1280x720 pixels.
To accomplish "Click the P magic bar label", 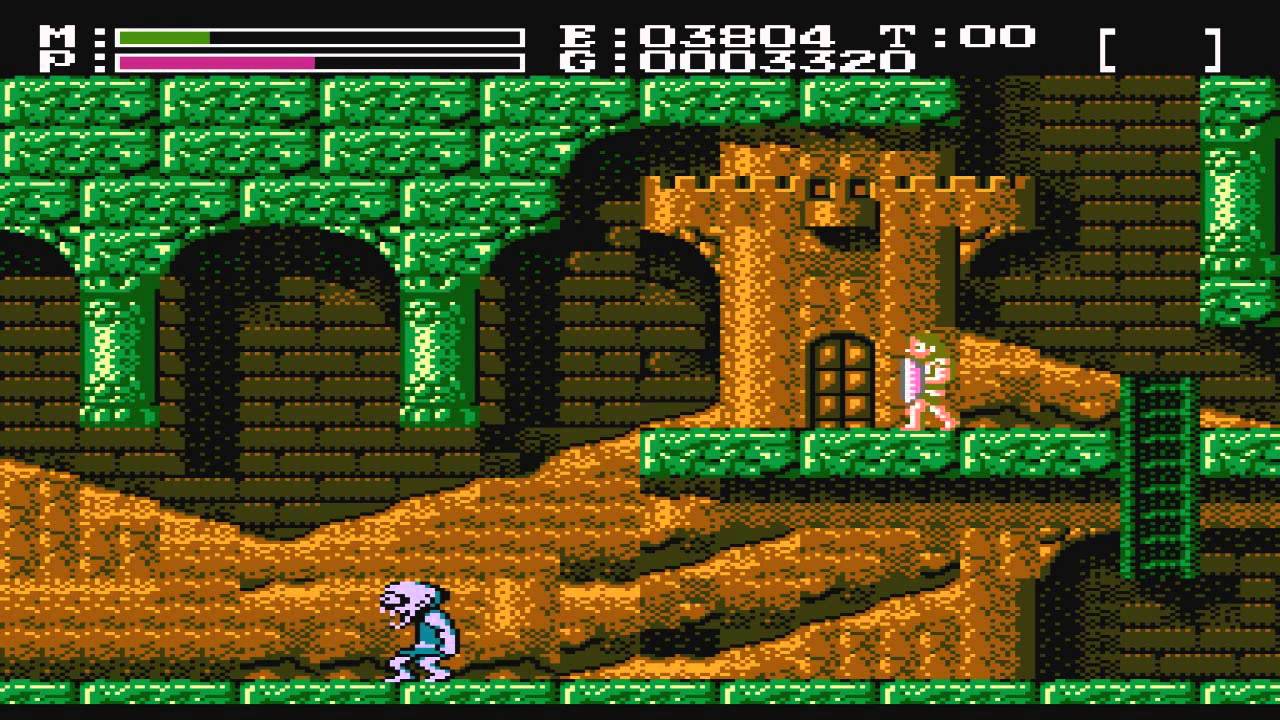I will pyautogui.click(x=57, y=62).
